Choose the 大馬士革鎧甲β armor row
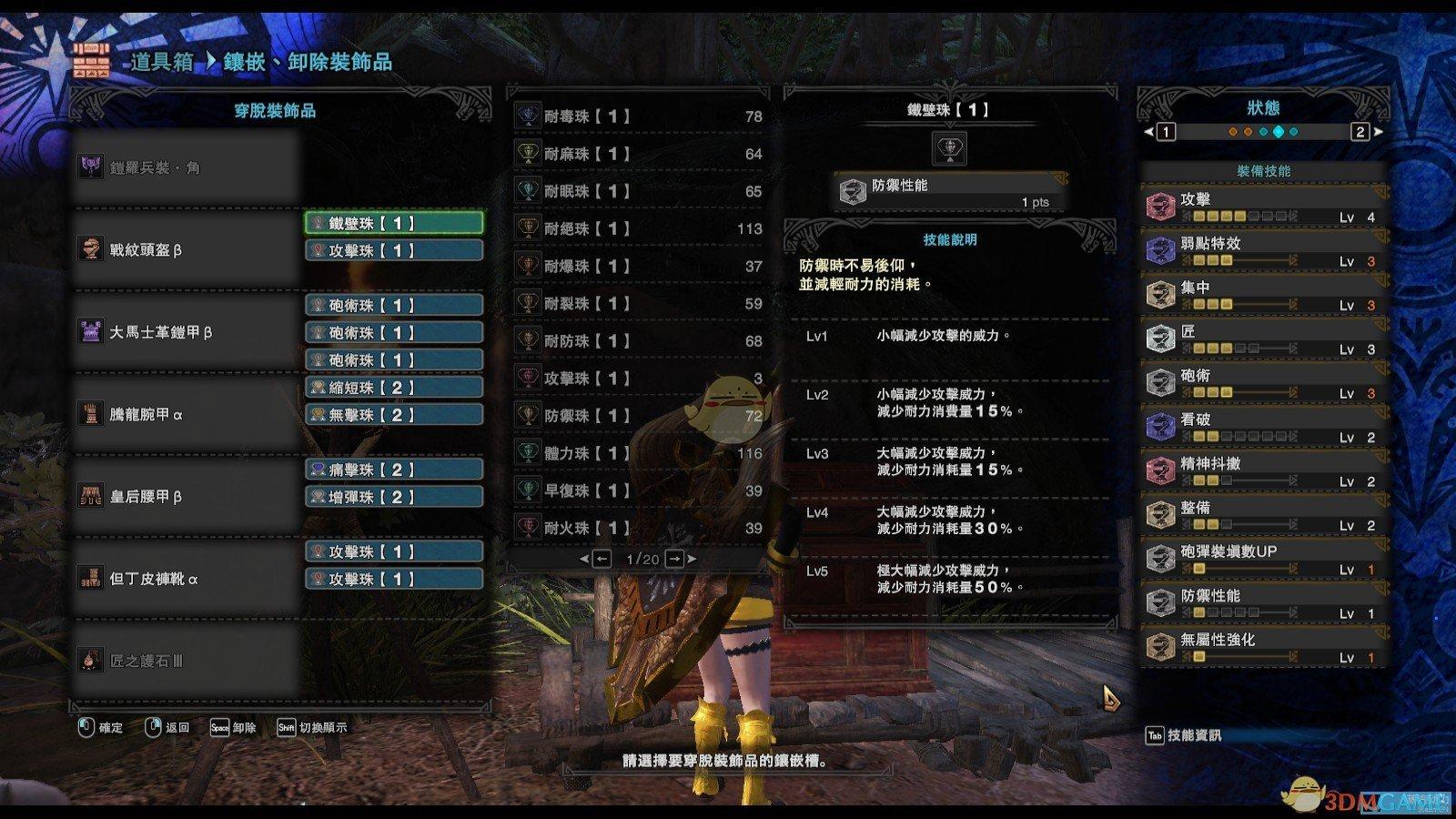Image resolution: width=1456 pixels, height=819 pixels. pyautogui.click(x=187, y=332)
